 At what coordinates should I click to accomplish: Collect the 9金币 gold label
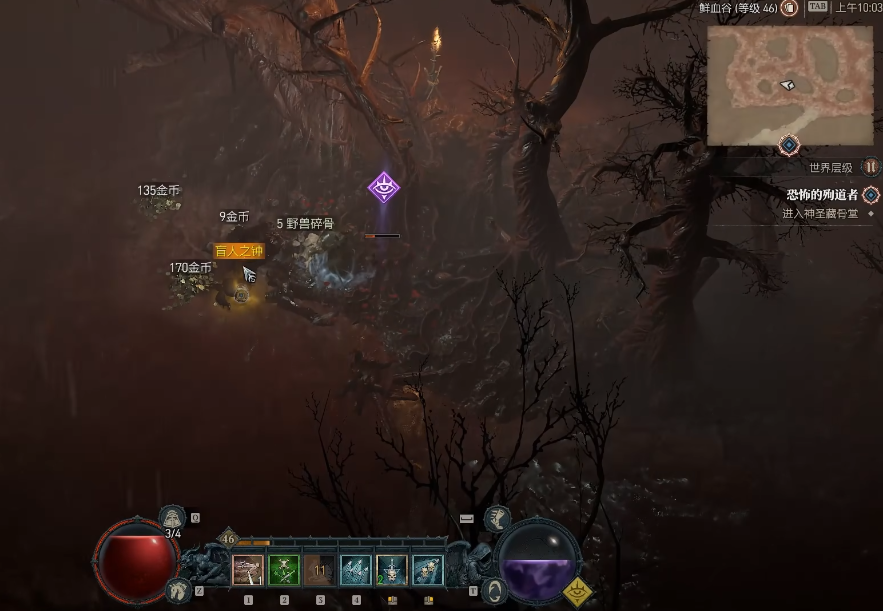pos(234,216)
